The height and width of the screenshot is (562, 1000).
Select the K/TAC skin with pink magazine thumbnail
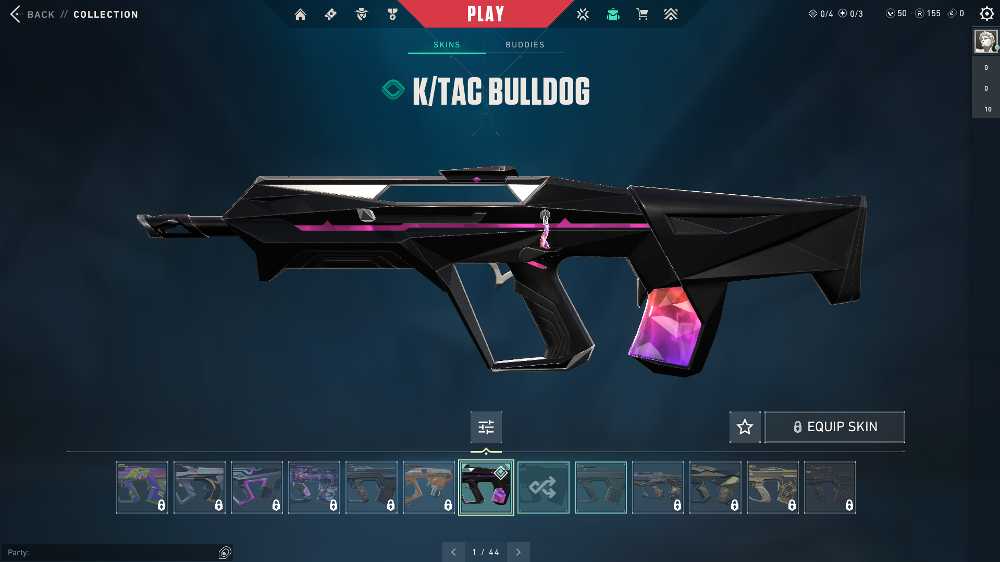(x=486, y=488)
